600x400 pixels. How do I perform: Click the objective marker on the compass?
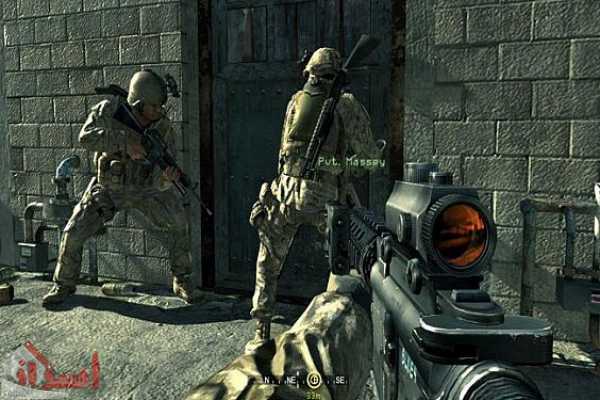click(312, 380)
